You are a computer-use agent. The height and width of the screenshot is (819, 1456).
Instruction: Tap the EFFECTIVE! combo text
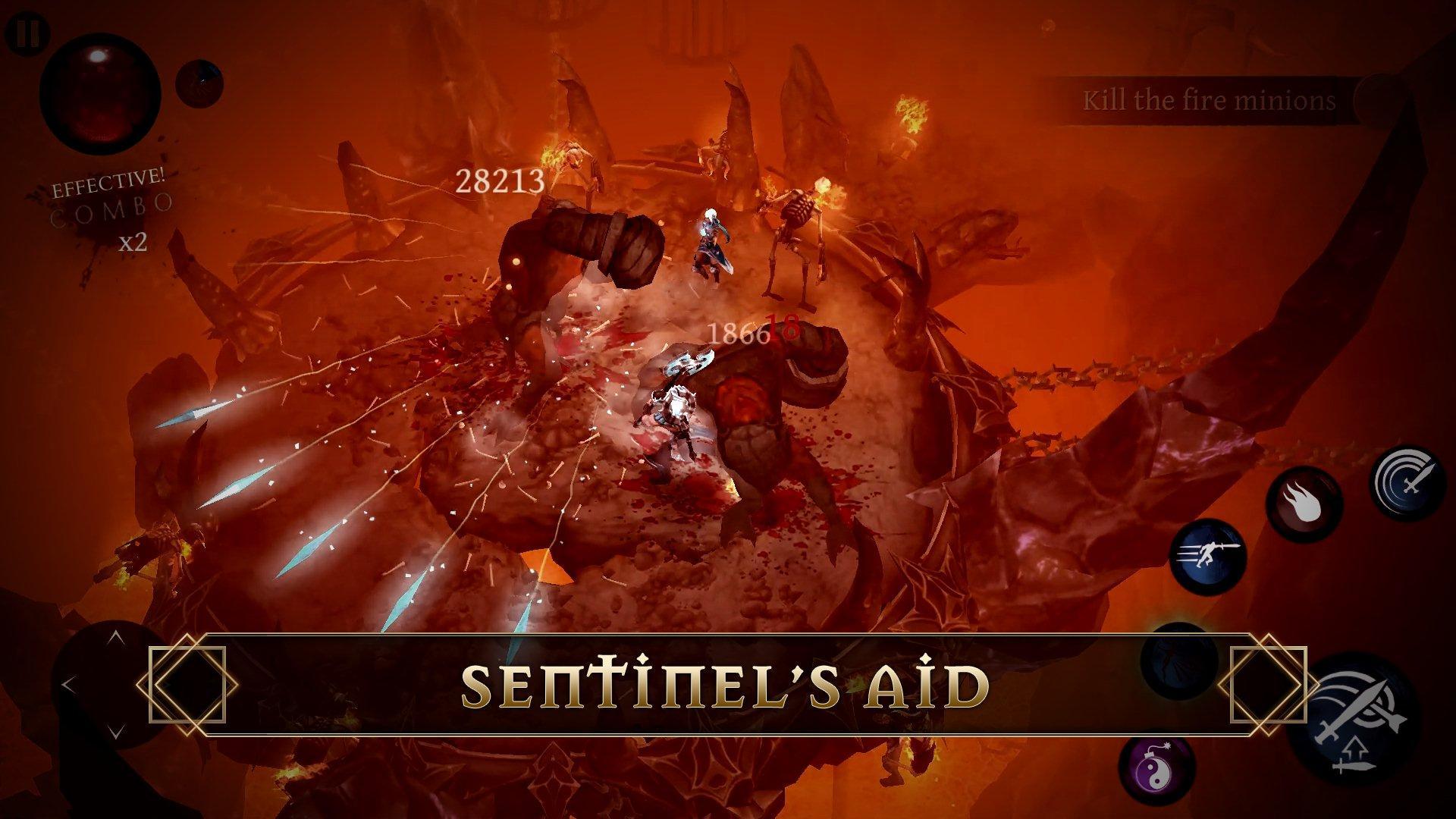click(x=108, y=180)
